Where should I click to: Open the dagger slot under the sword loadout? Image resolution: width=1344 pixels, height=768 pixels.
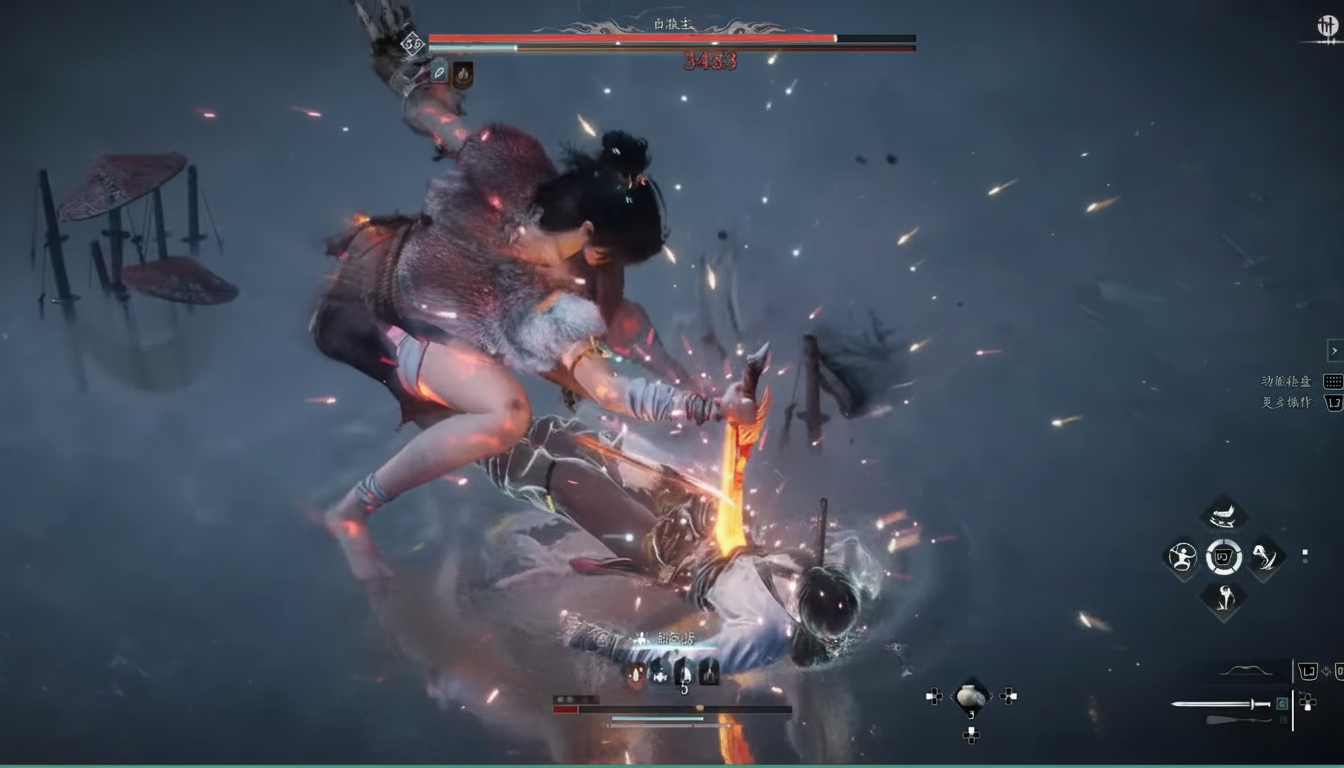click(x=1240, y=720)
